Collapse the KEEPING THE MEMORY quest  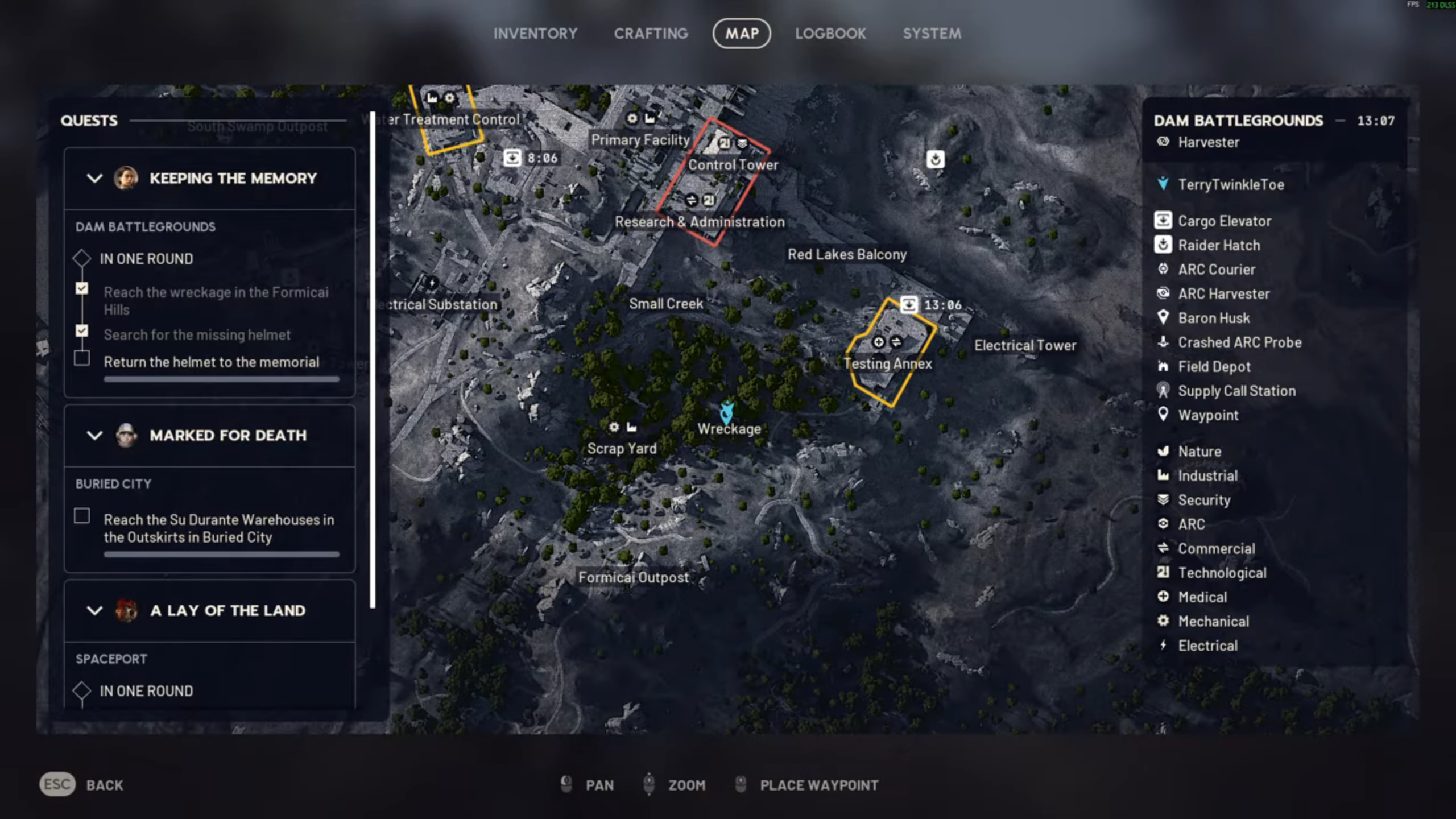point(94,178)
